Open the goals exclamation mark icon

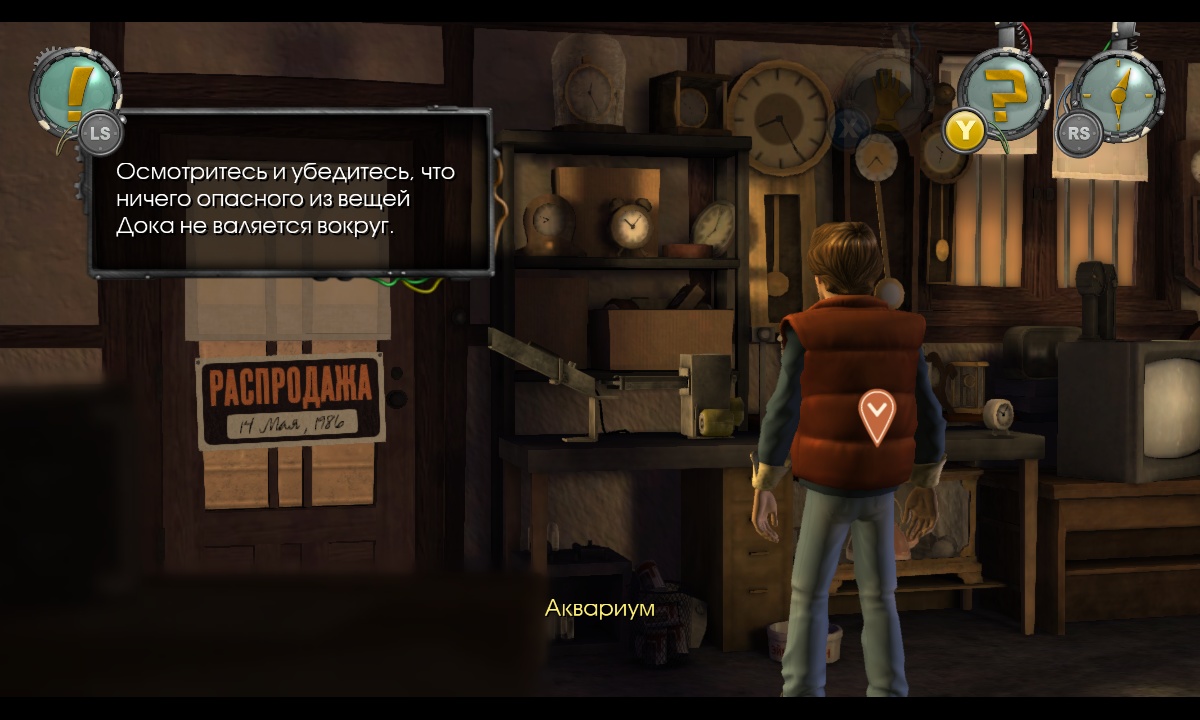click(73, 90)
